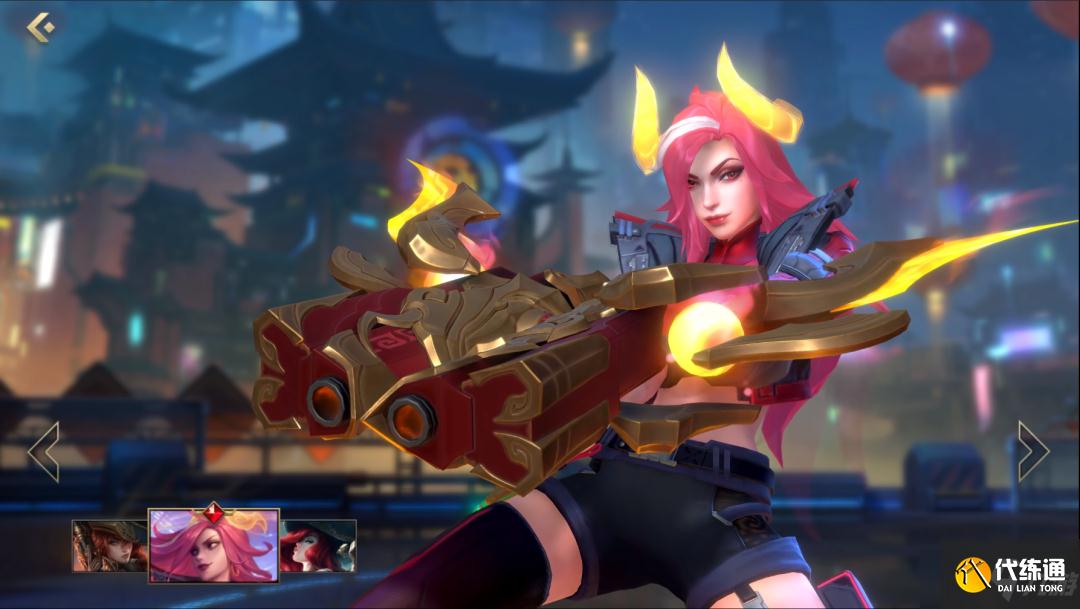Go back using the top-left arrow
1080x609 pixels.
pyautogui.click(x=40, y=27)
